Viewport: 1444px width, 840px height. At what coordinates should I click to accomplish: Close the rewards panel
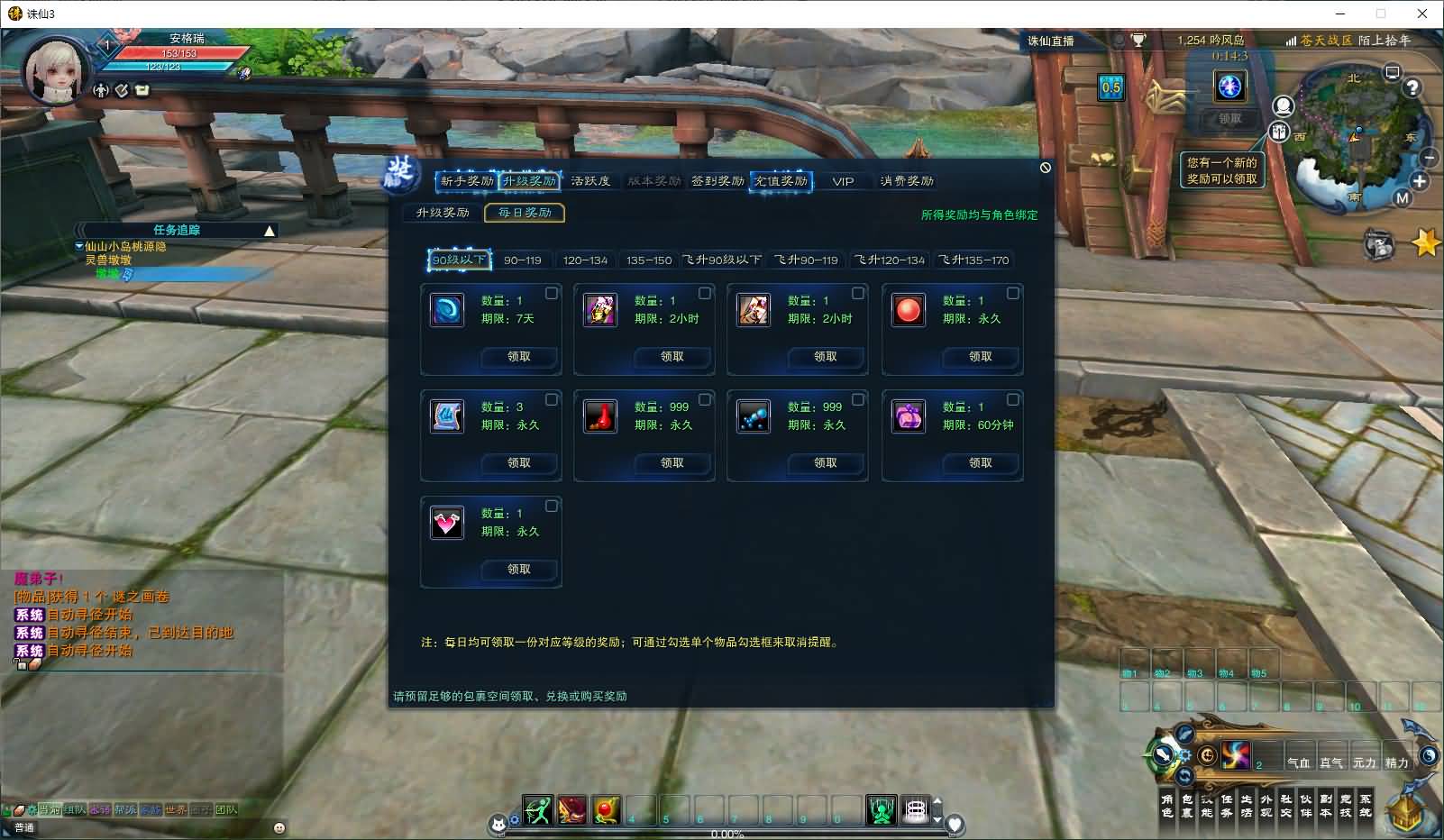(1045, 168)
